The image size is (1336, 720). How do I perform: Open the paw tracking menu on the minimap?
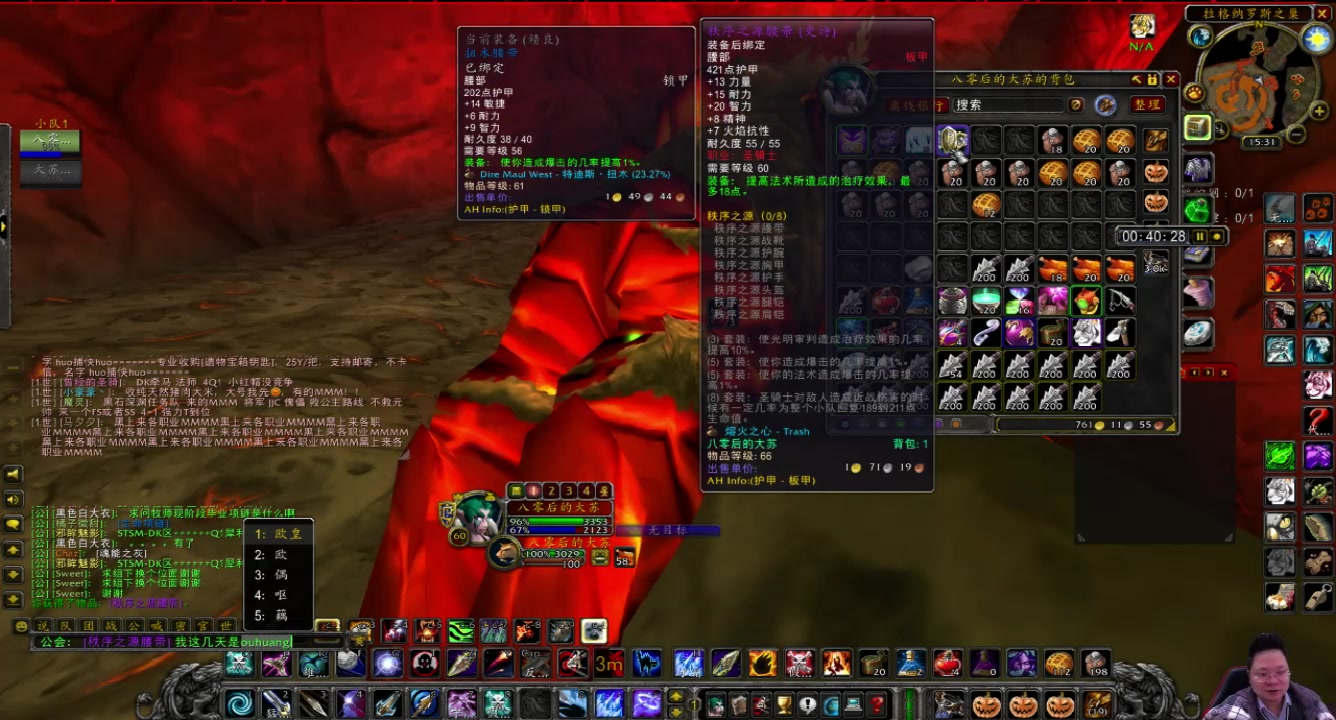[1195, 92]
